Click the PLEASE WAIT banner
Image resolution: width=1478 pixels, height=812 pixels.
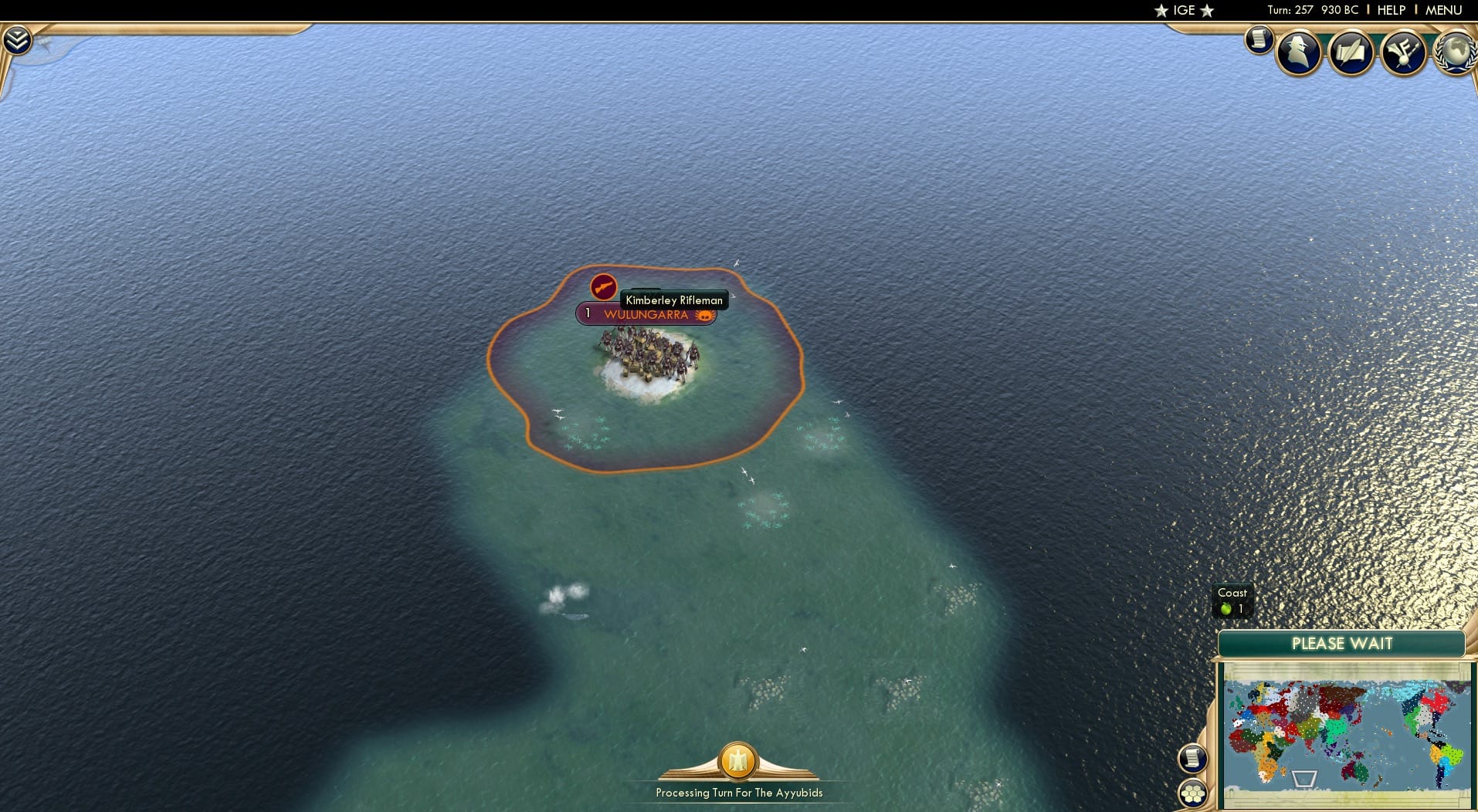pyautogui.click(x=1343, y=643)
